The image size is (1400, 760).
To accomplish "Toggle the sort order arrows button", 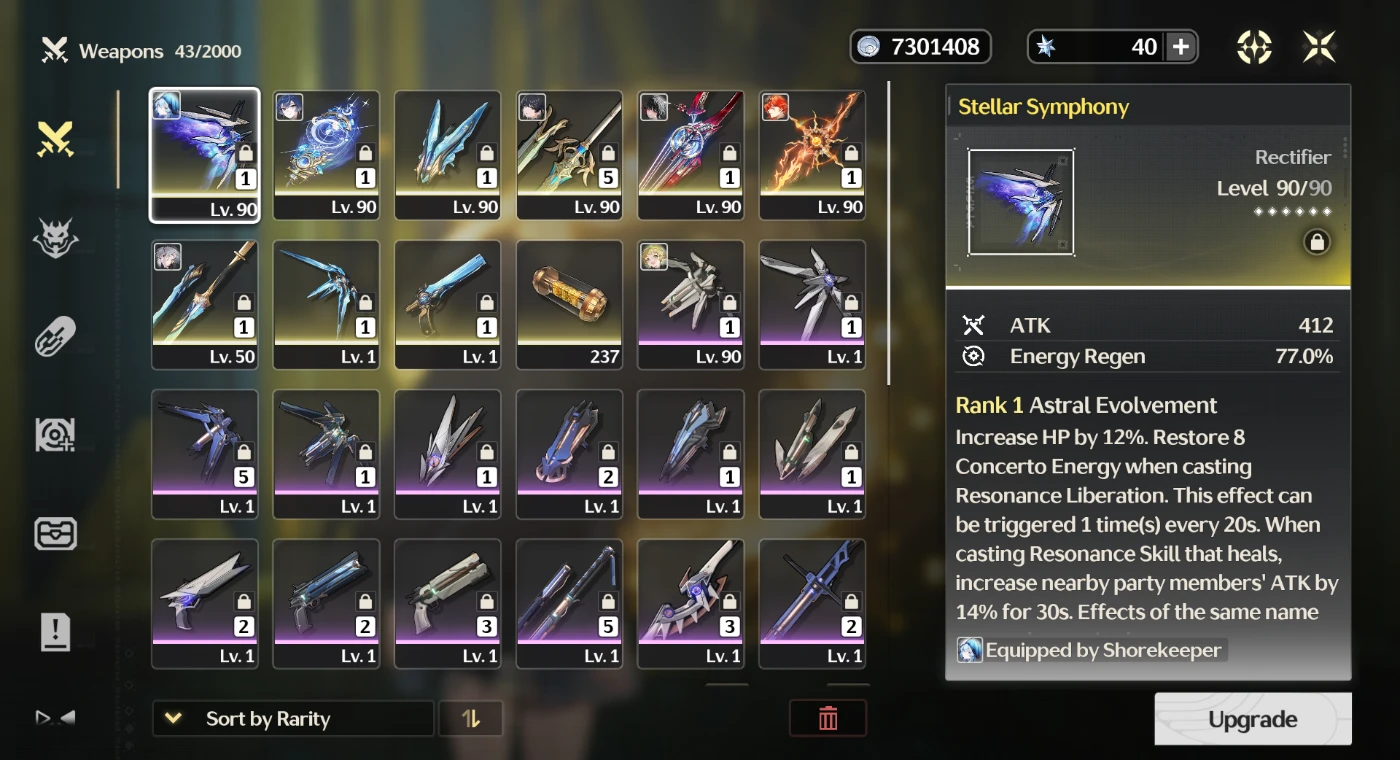I will (471, 718).
